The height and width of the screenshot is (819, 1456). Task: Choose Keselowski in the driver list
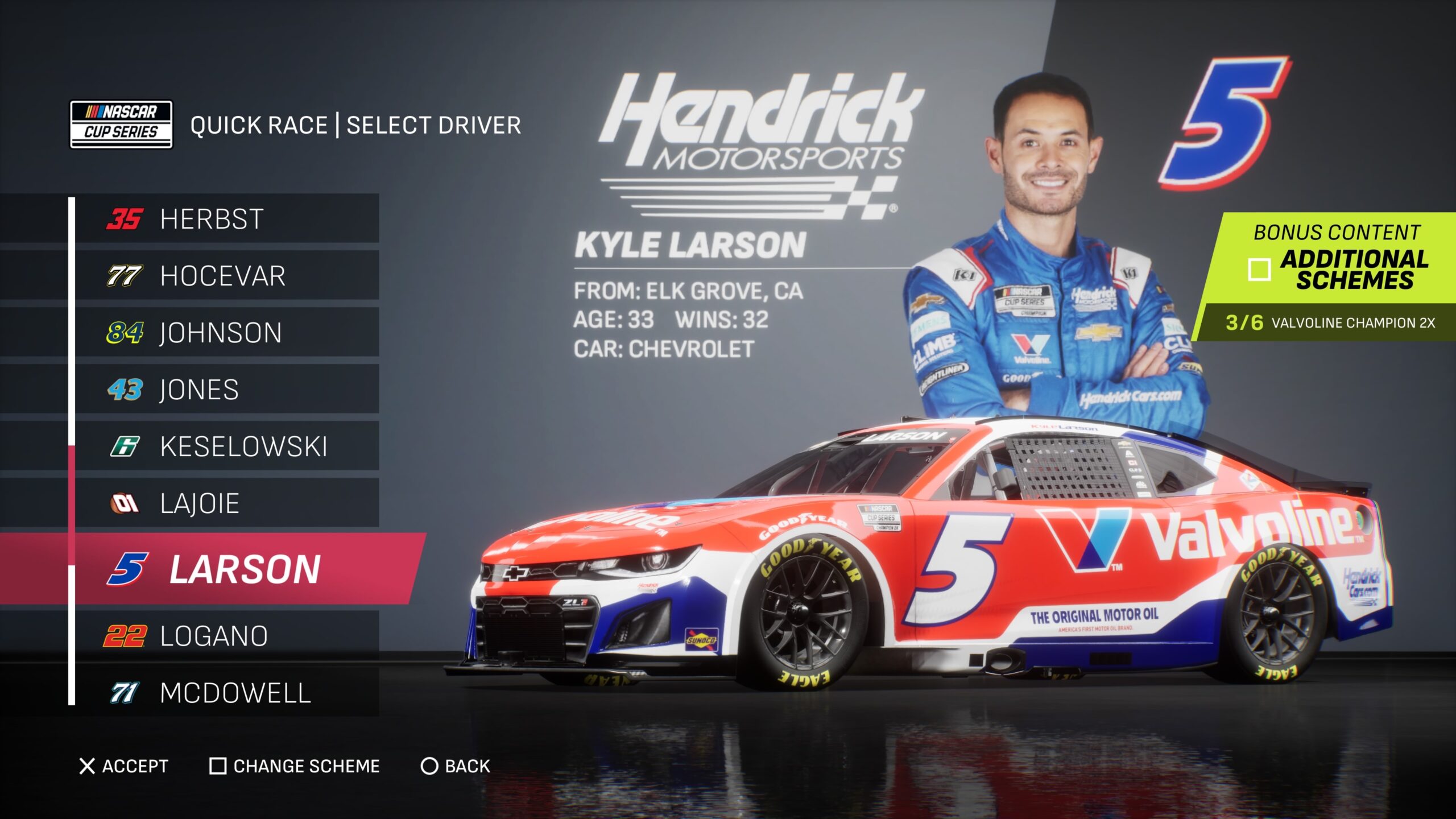click(226, 446)
